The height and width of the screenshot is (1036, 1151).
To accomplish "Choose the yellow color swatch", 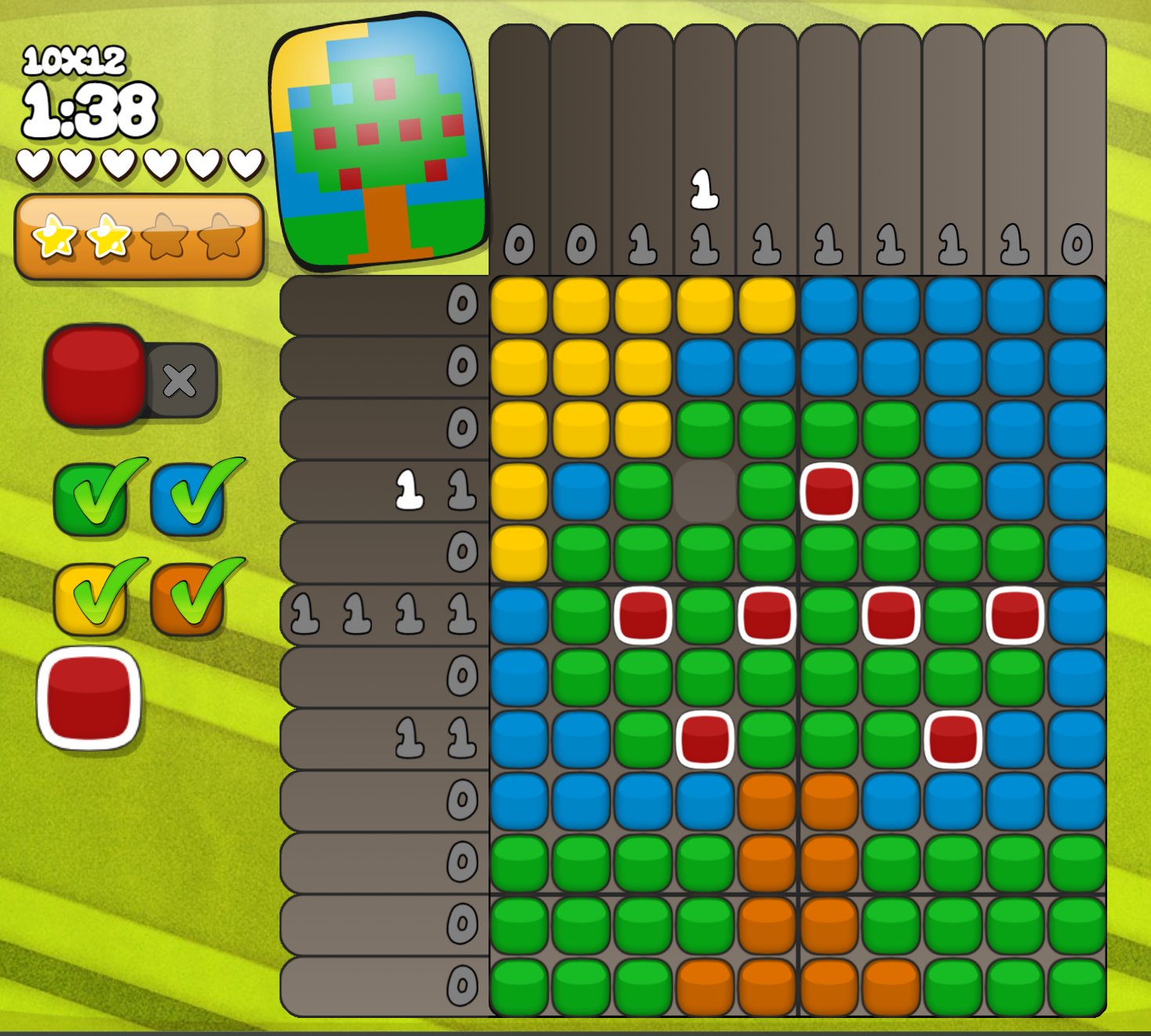I will coord(91,599).
